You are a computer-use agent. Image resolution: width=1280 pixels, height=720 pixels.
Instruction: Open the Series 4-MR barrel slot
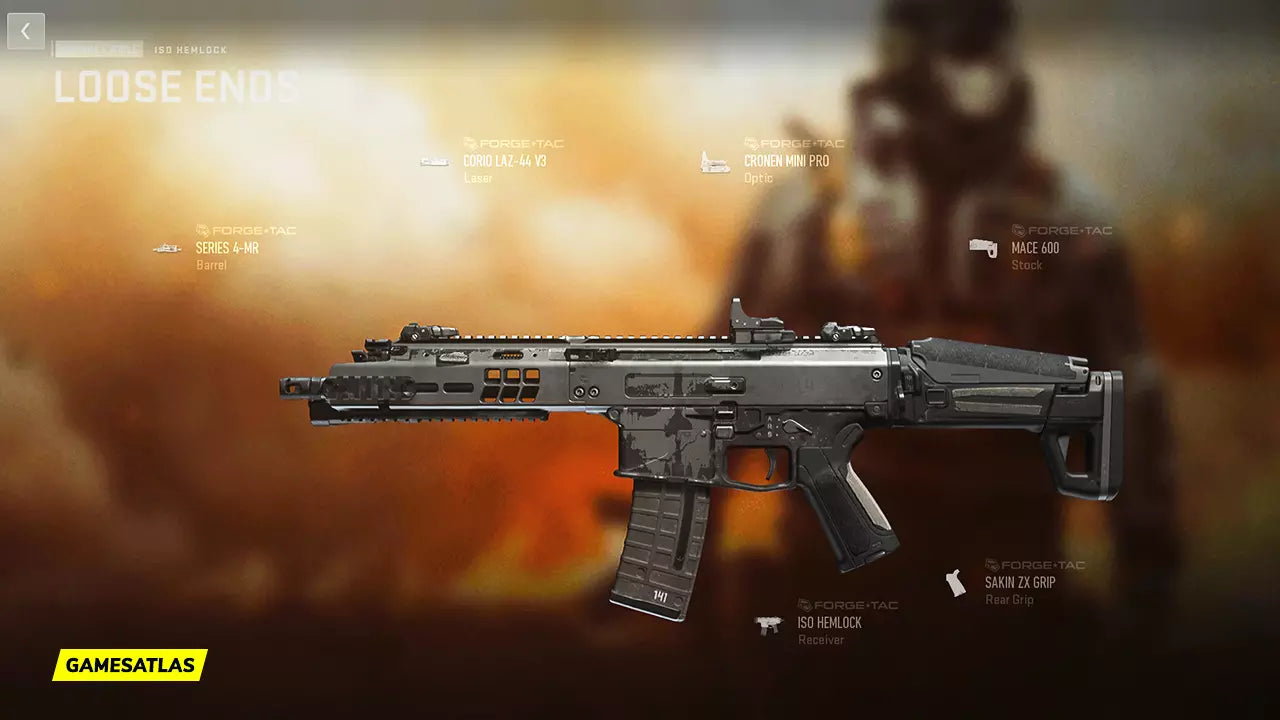pyautogui.click(x=227, y=248)
